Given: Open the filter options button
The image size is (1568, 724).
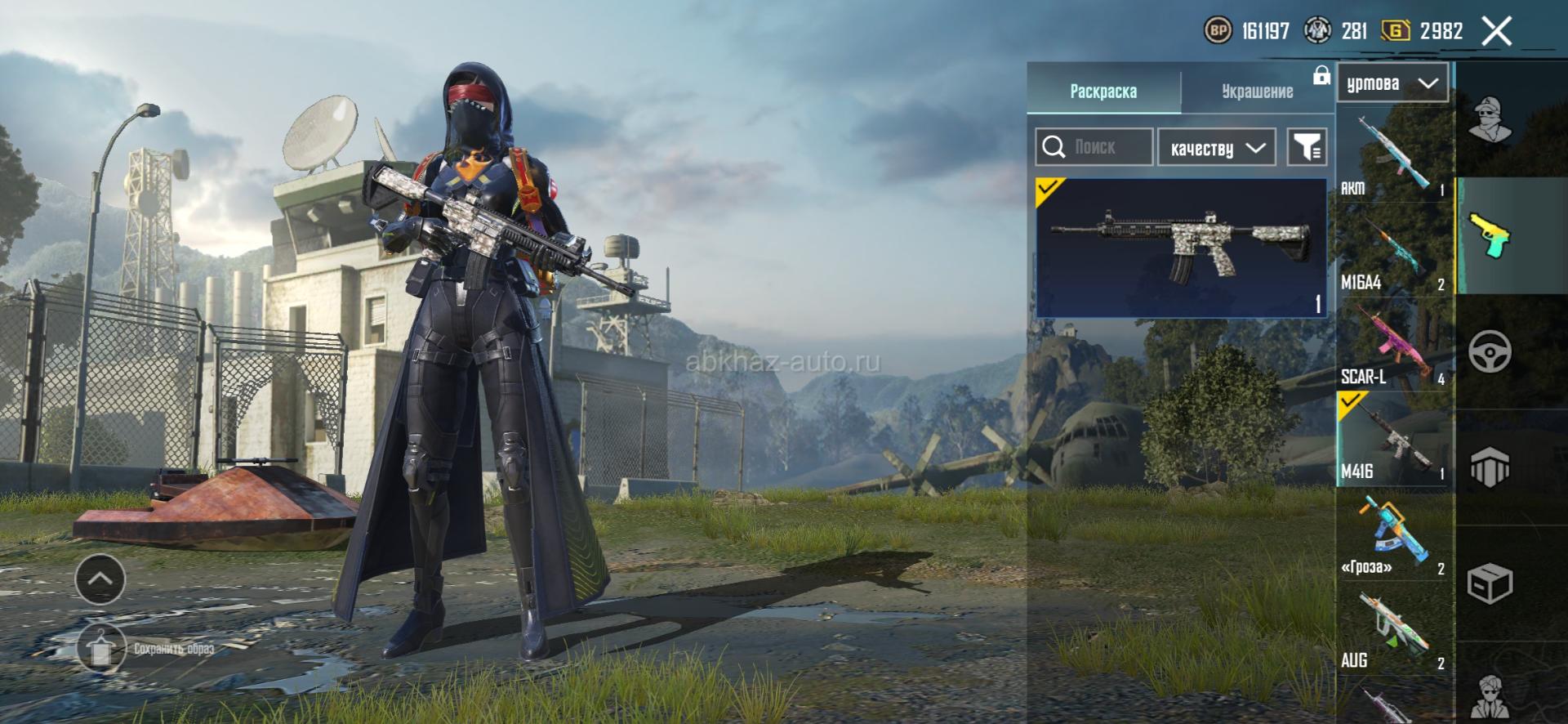Looking at the screenshot, I should coord(1306,147).
